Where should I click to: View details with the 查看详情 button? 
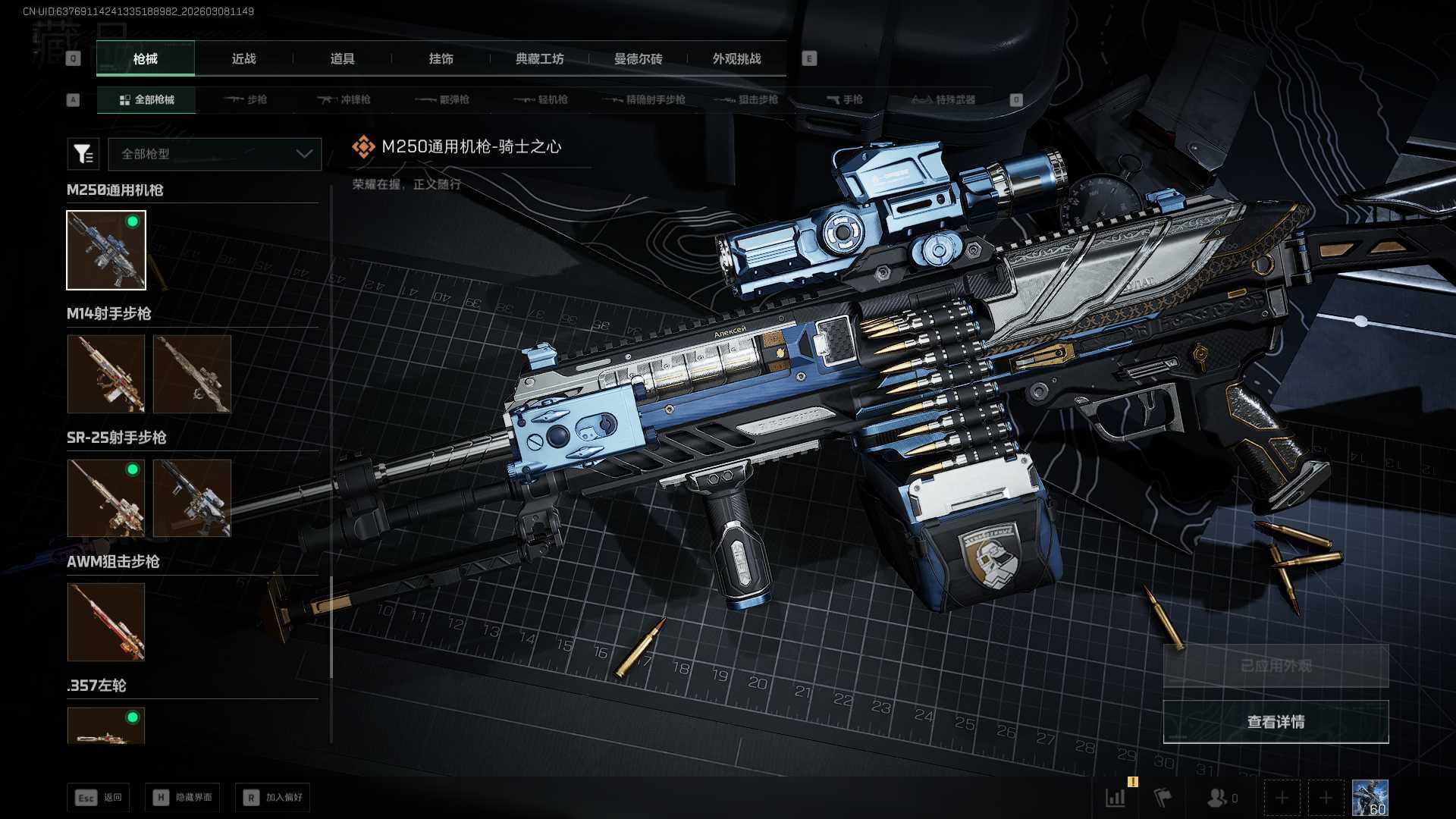(1276, 722)
